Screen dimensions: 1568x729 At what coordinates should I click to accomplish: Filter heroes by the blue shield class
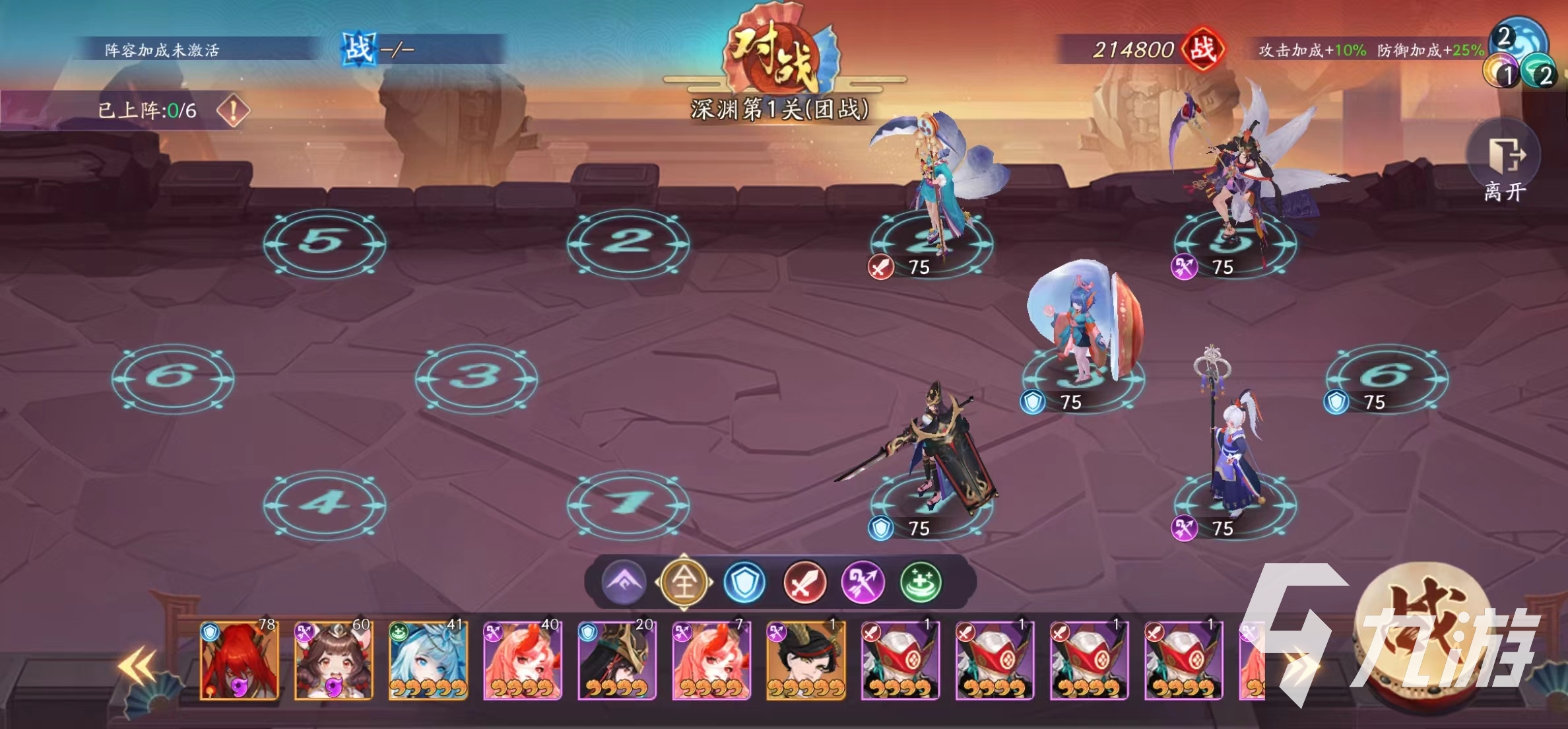point(744,582)
